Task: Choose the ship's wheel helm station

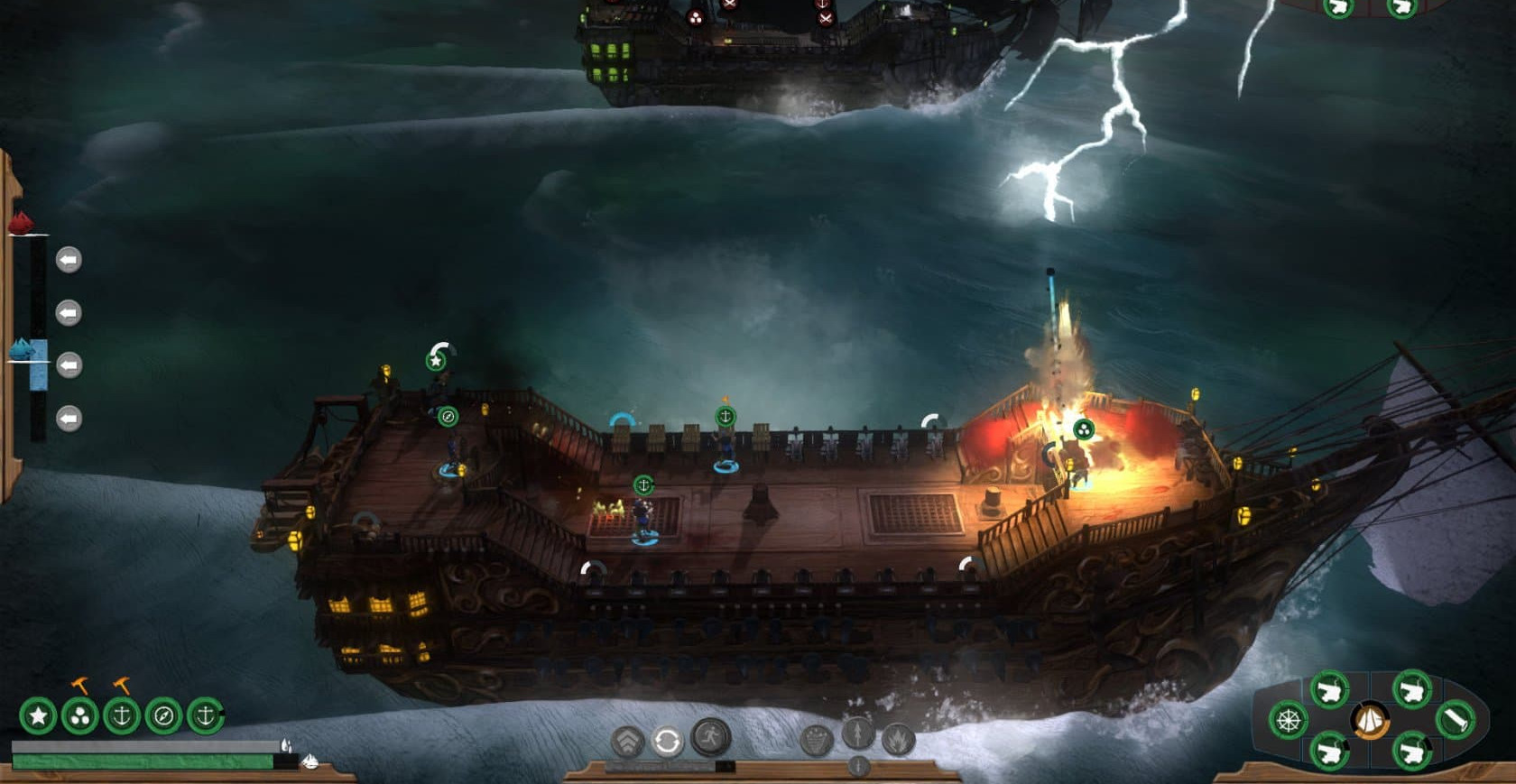Action: [1288, 721]
